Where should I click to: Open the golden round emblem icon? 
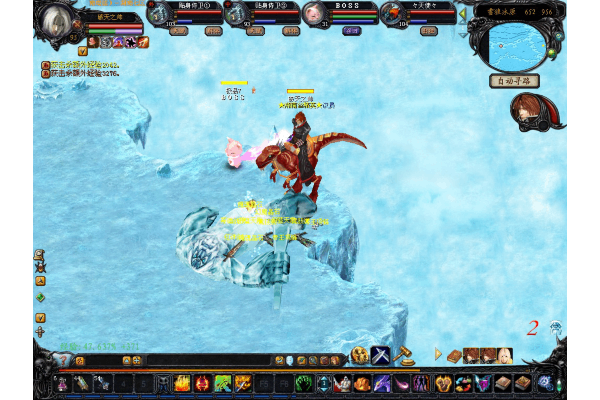pyautogui.click(x=359, y=355)
